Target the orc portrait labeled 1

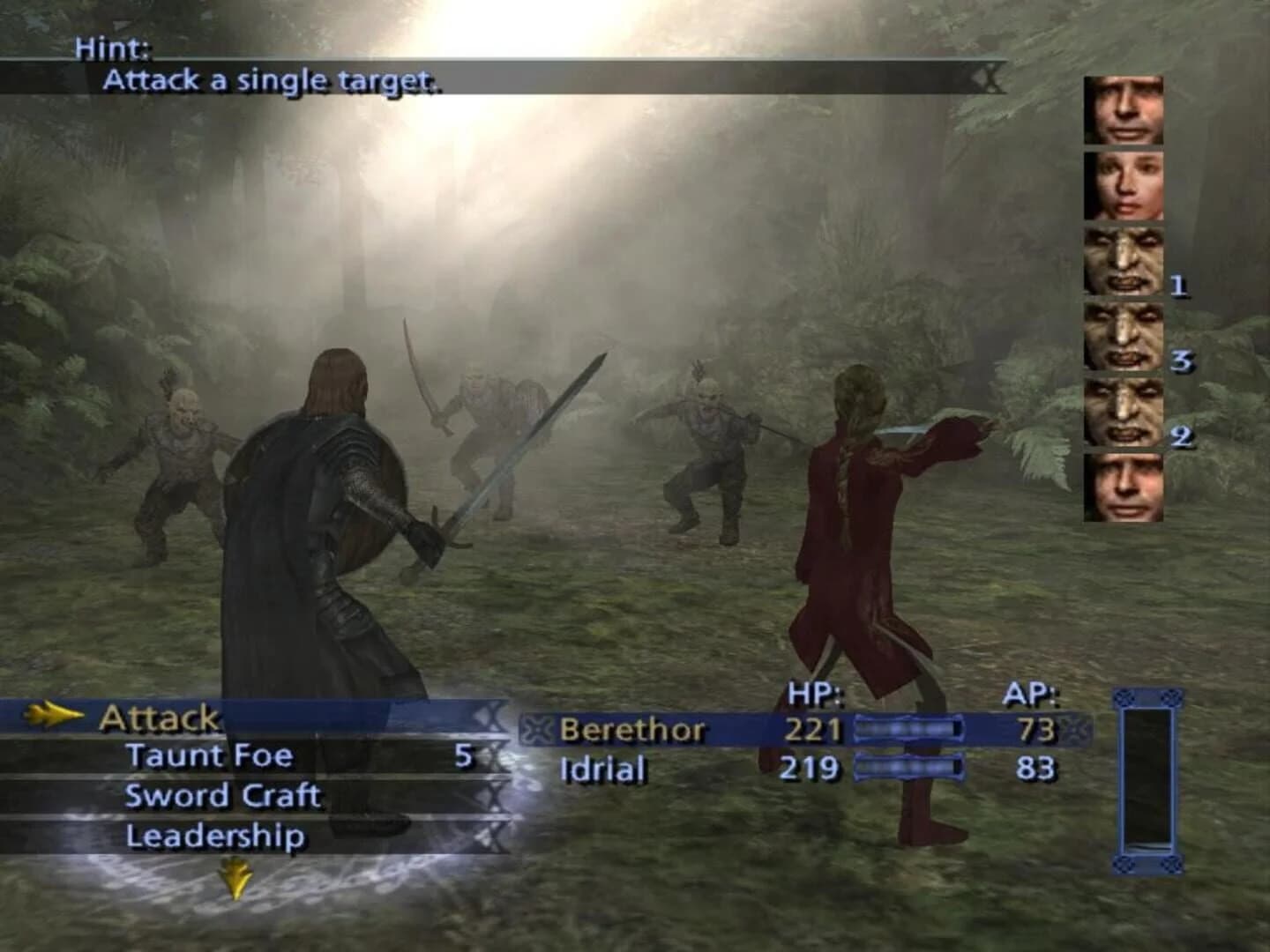click(1122, 263)
